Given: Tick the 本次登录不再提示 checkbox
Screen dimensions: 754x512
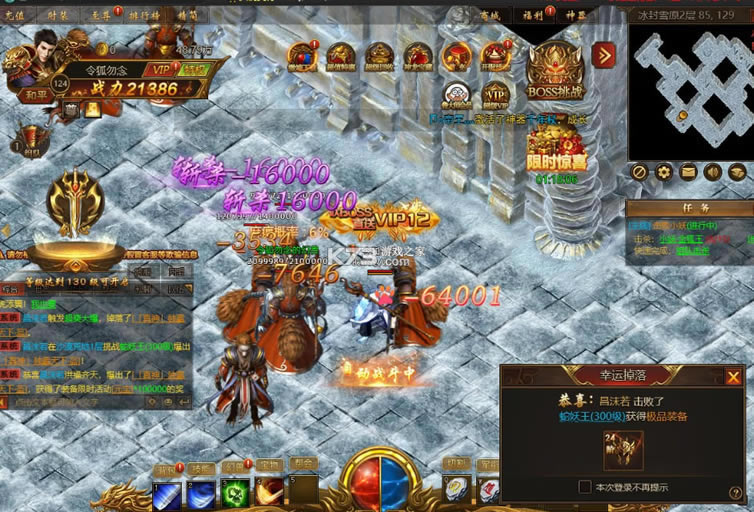Looking at the screenshot, I should pyautogui.click(x=585, y=487).
